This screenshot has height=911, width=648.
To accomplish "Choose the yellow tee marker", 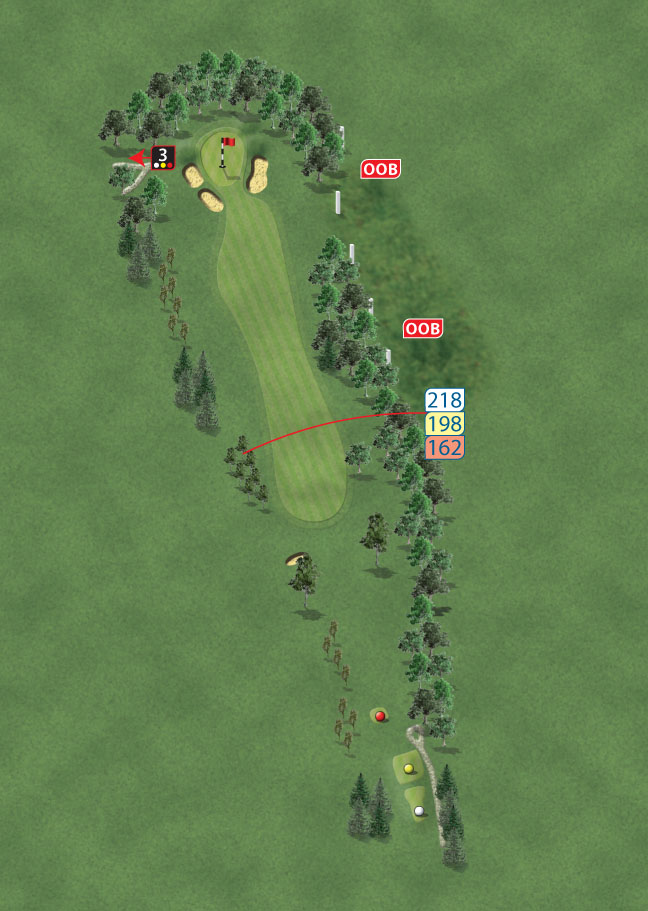I will (408, 768).
